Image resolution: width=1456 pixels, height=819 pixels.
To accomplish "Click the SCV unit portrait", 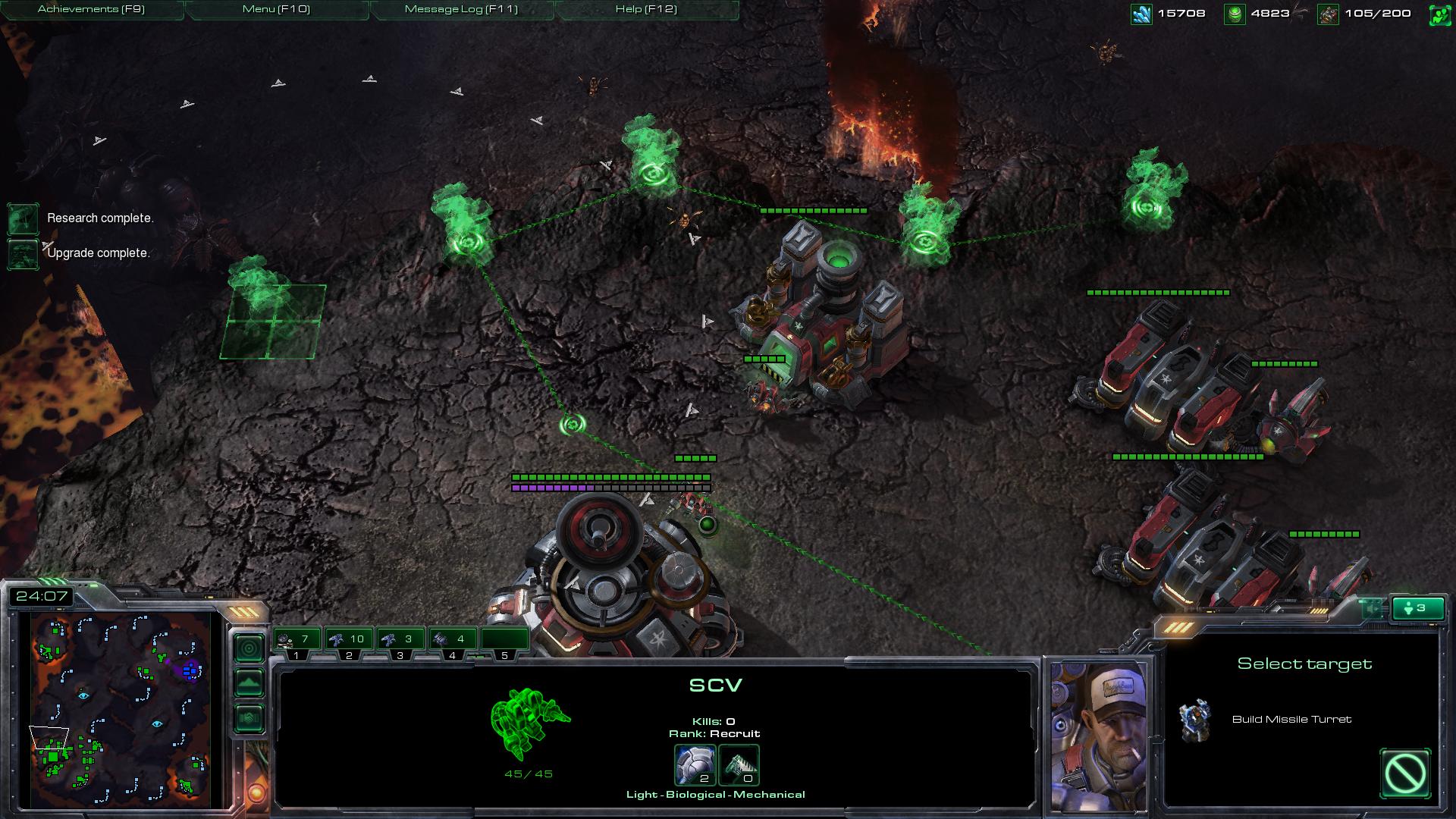I will pyautogui.click(x=1099, y=736).
